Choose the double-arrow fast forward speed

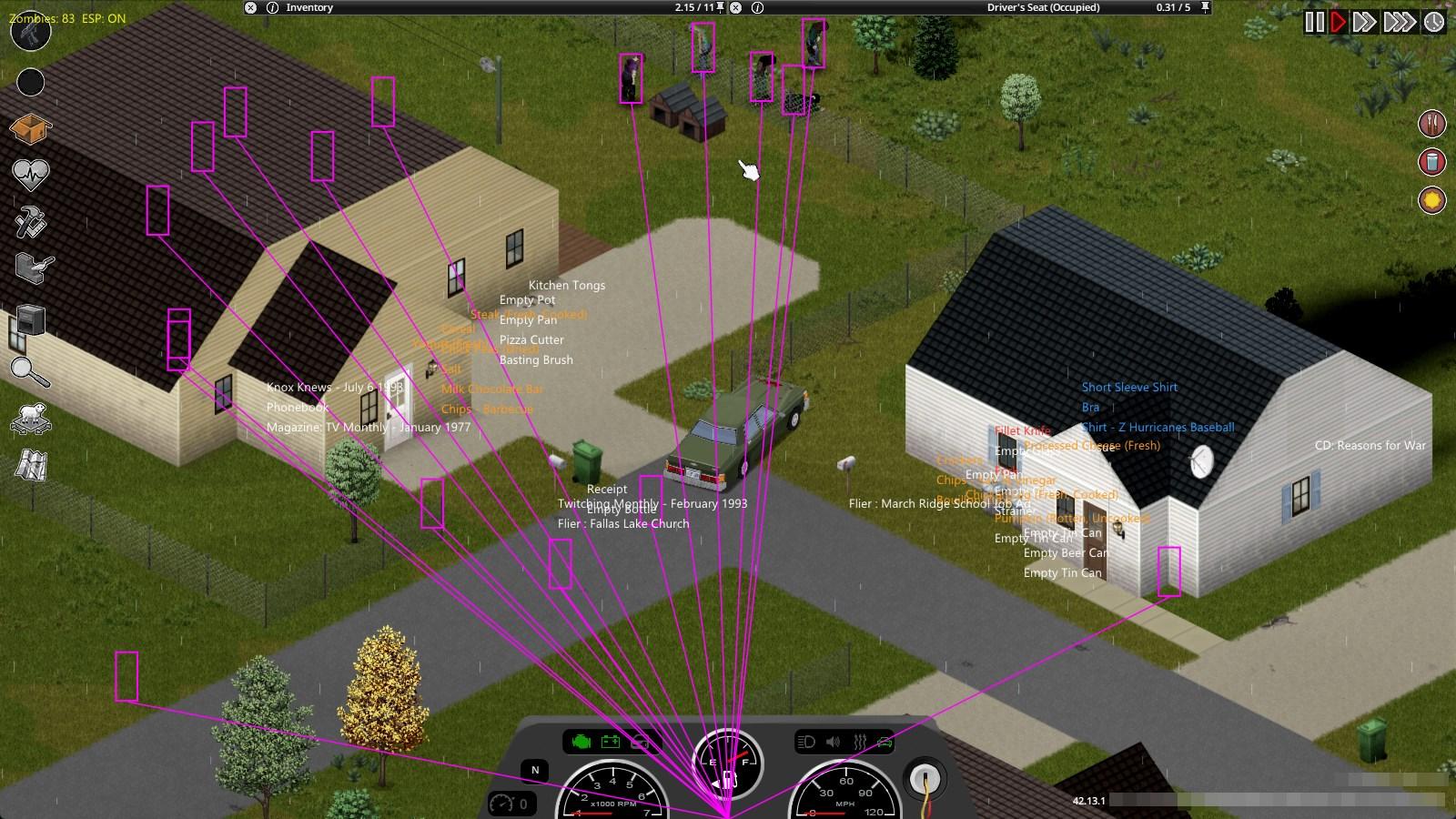1363,22
